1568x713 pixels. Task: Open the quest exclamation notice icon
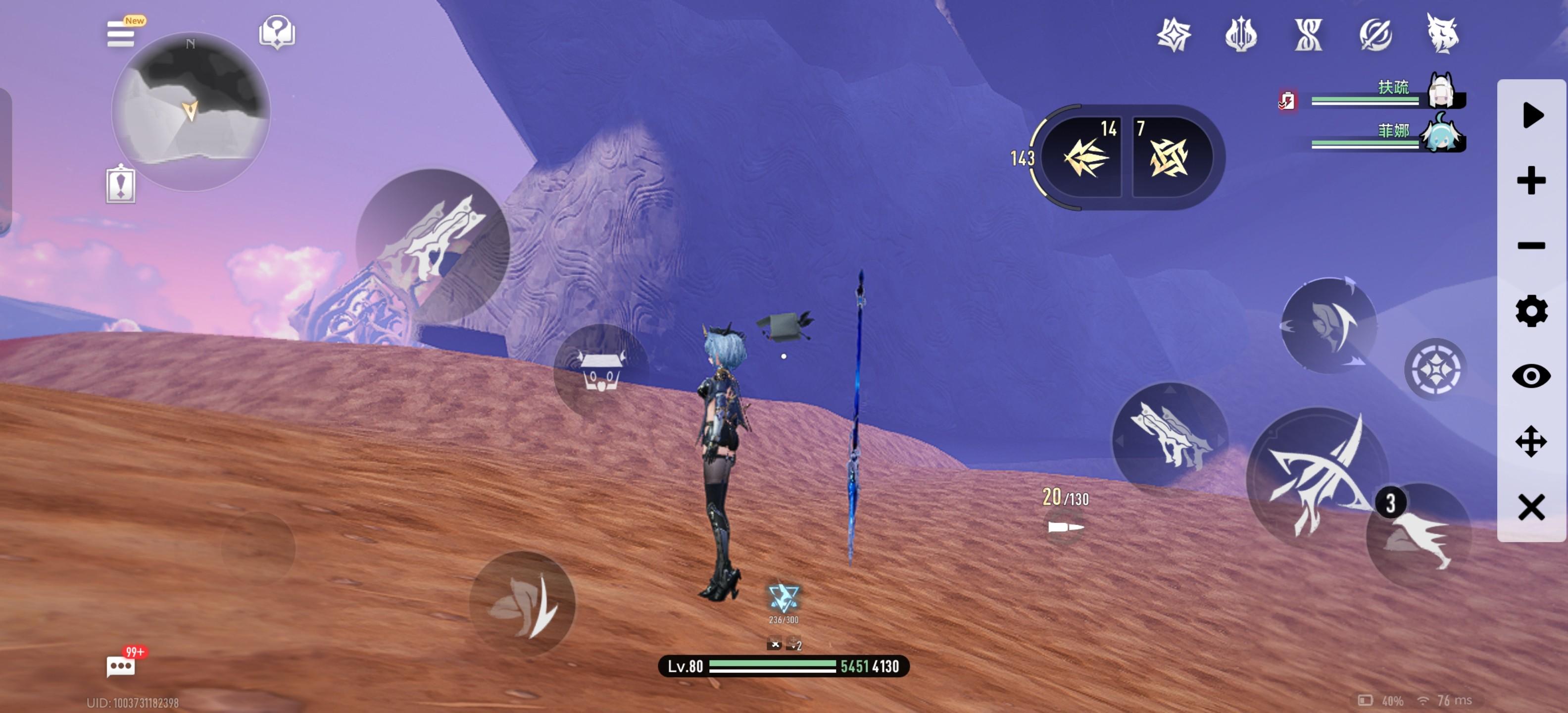[x=121, y=185]
